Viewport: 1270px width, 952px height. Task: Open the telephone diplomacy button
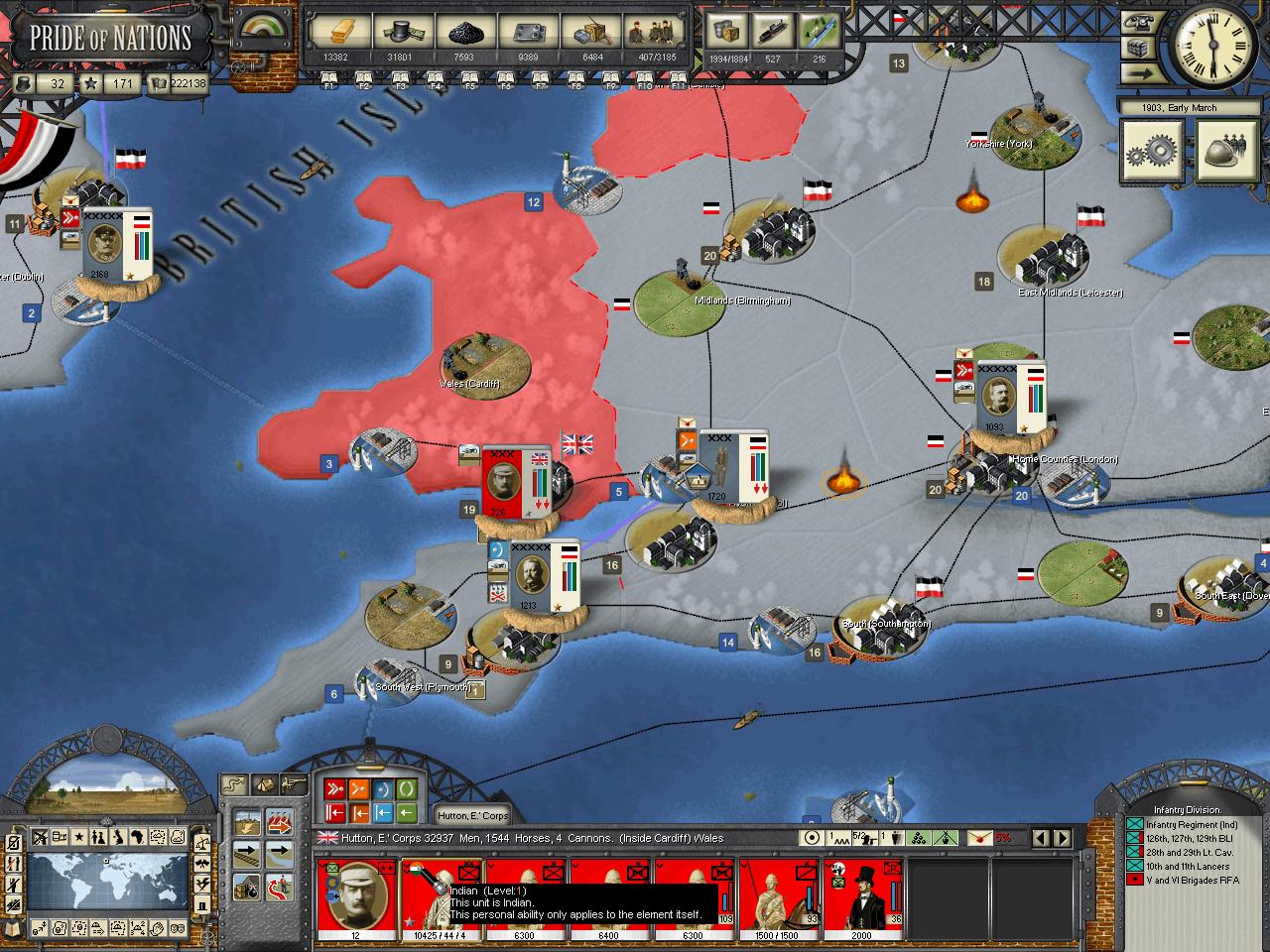coord(1136,22)
